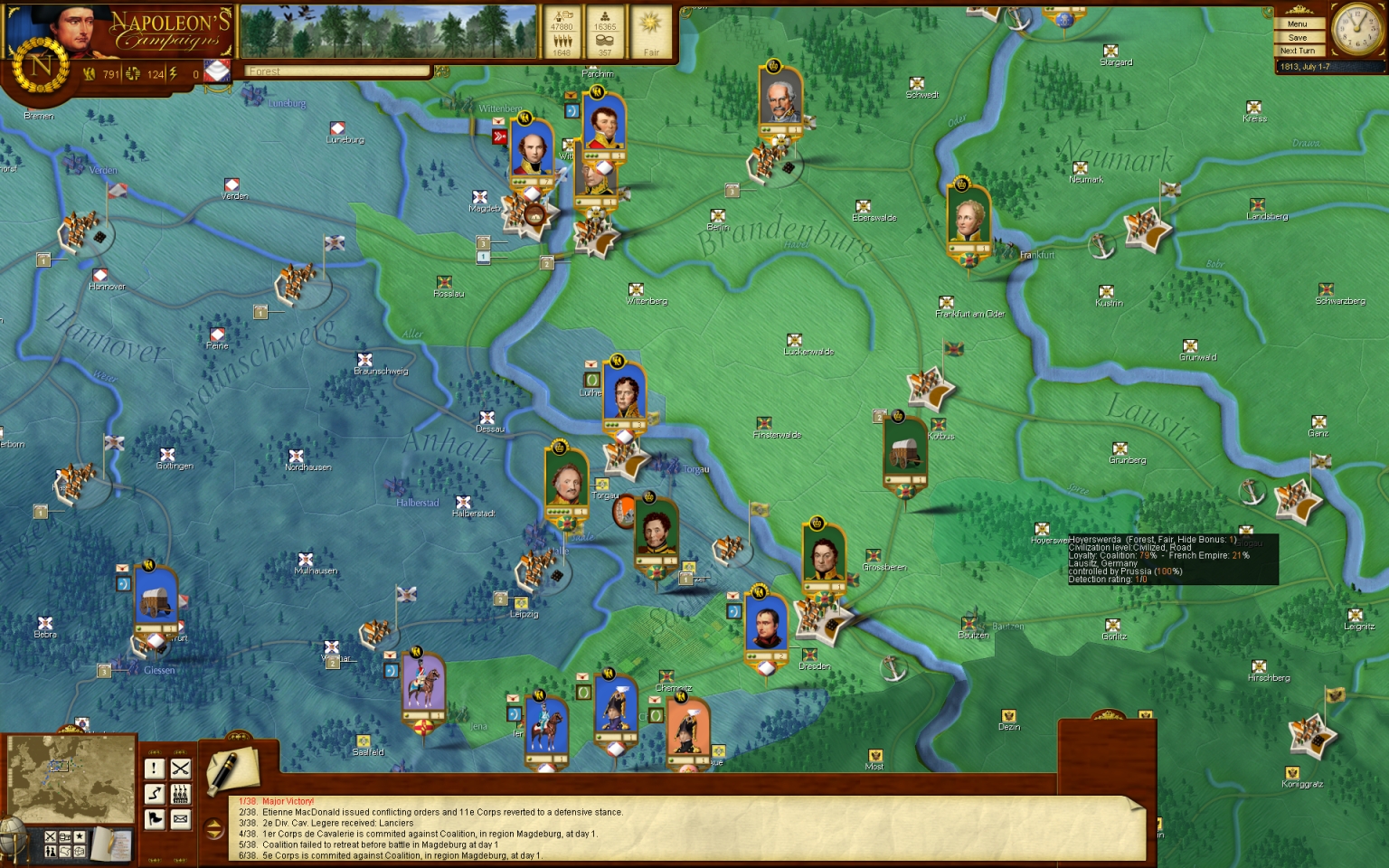Select the soldiers formation order button
The width and height of the screenshot is (1389, 868).
click(181, 794)
